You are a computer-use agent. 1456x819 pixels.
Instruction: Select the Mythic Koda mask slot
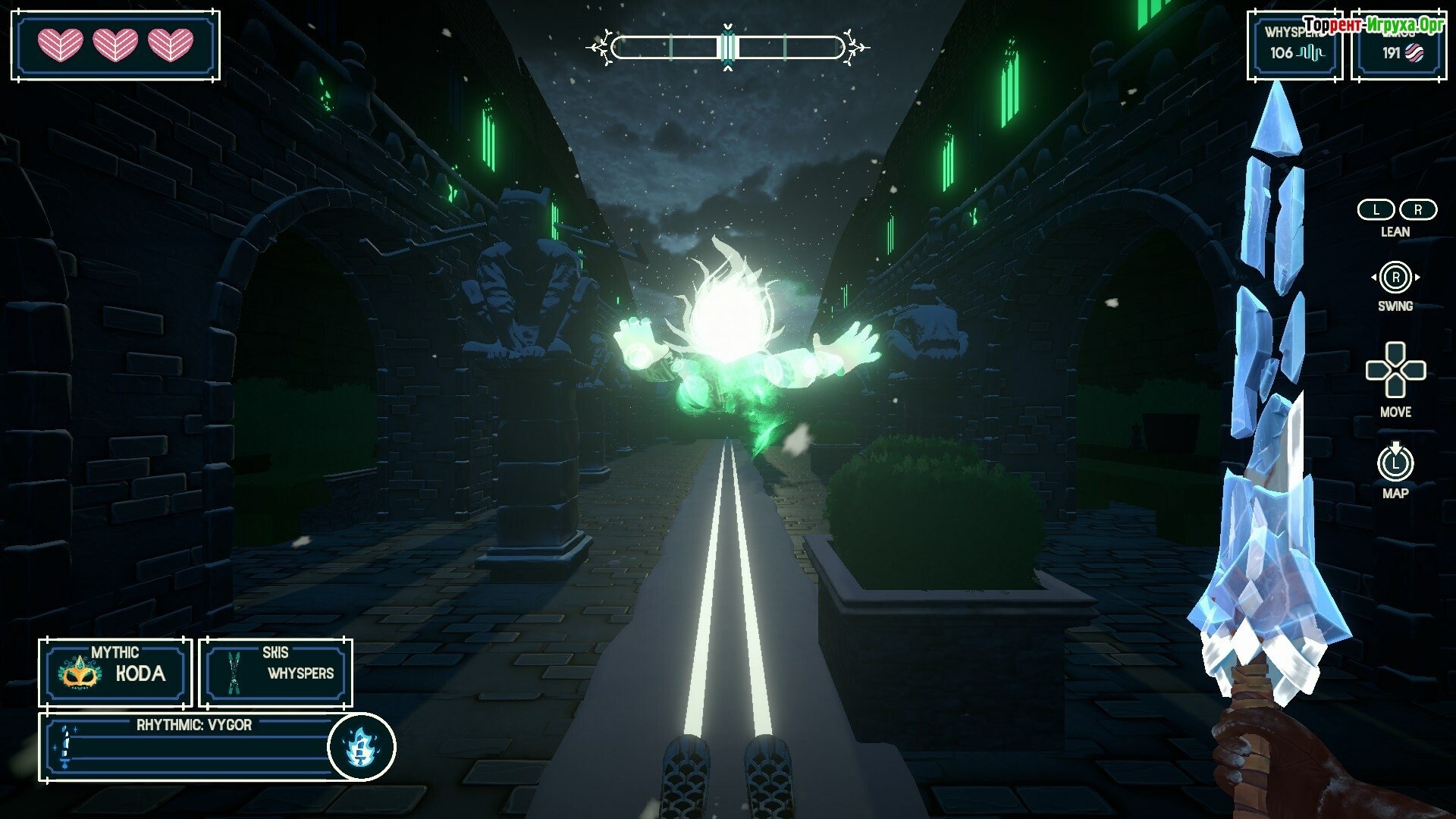pyautogui.click(x=115, y=672)
